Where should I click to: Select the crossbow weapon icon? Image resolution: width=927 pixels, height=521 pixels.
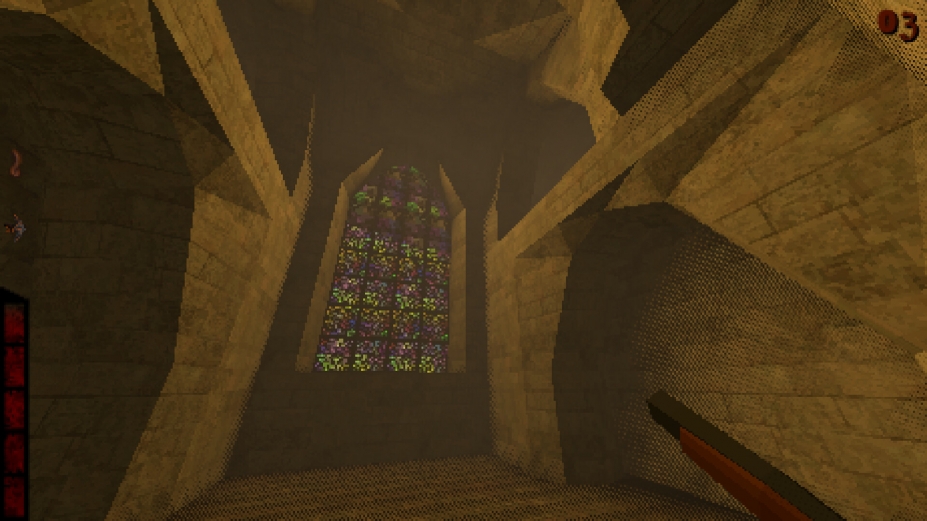point(15,228)
